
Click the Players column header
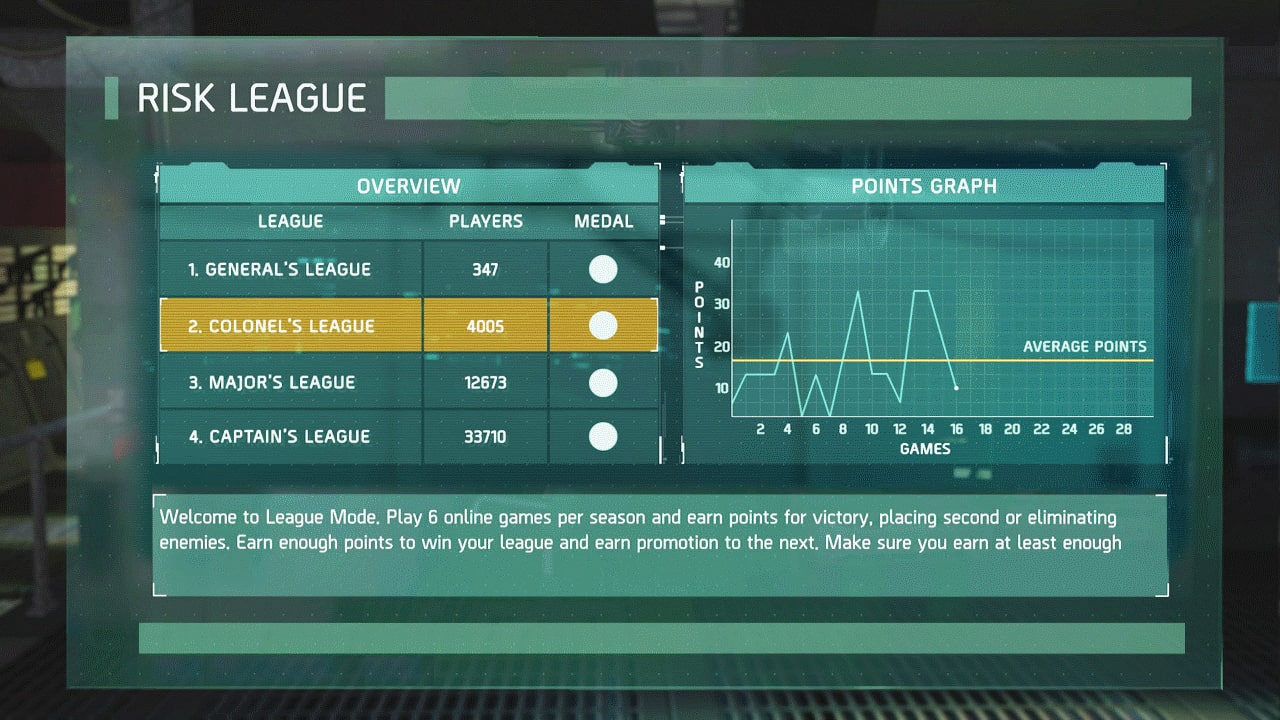(485, 222)
